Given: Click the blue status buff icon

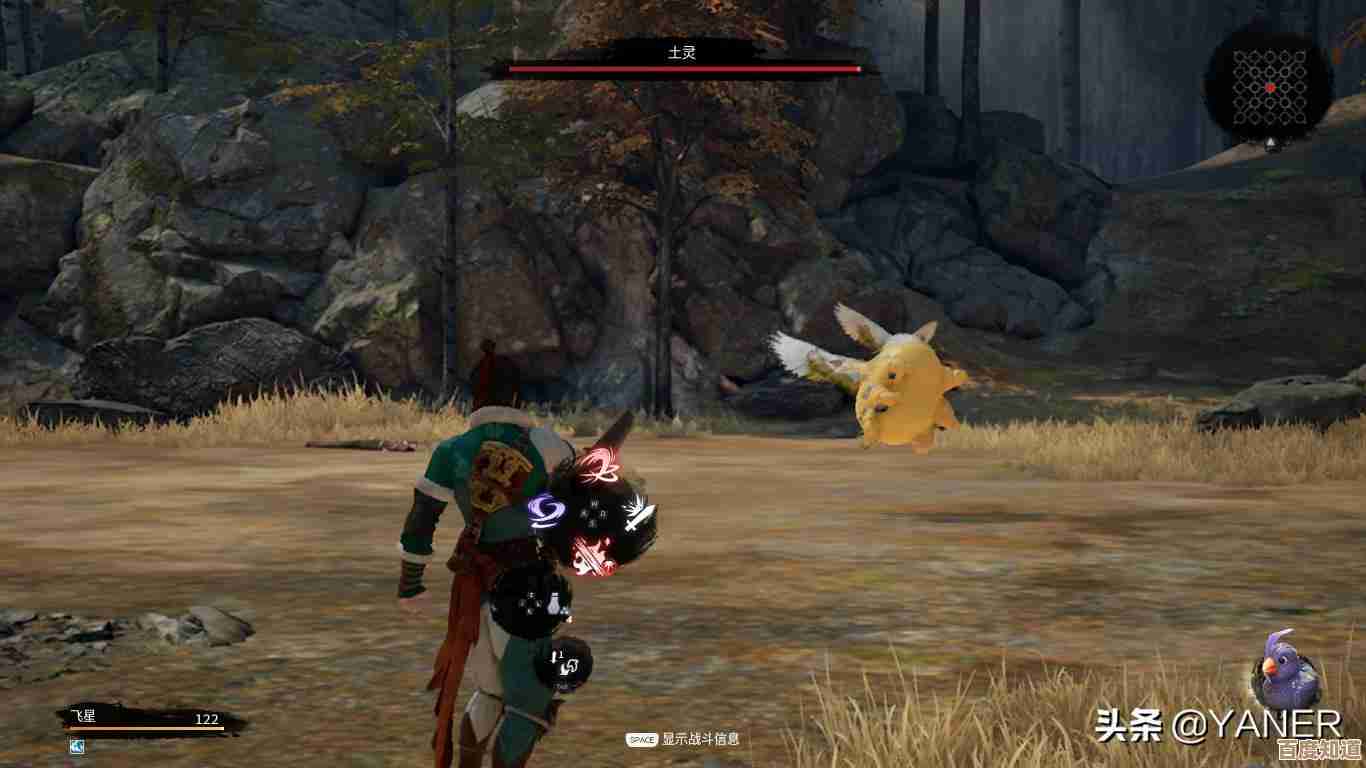Looking at the screenshot, I should pyautogui.click(x=77, y=746).
